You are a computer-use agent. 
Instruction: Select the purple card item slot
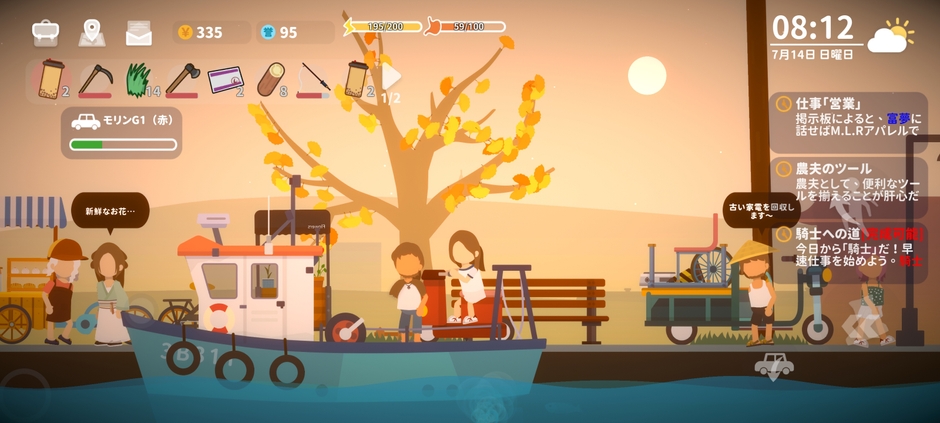tap(224, 80)
